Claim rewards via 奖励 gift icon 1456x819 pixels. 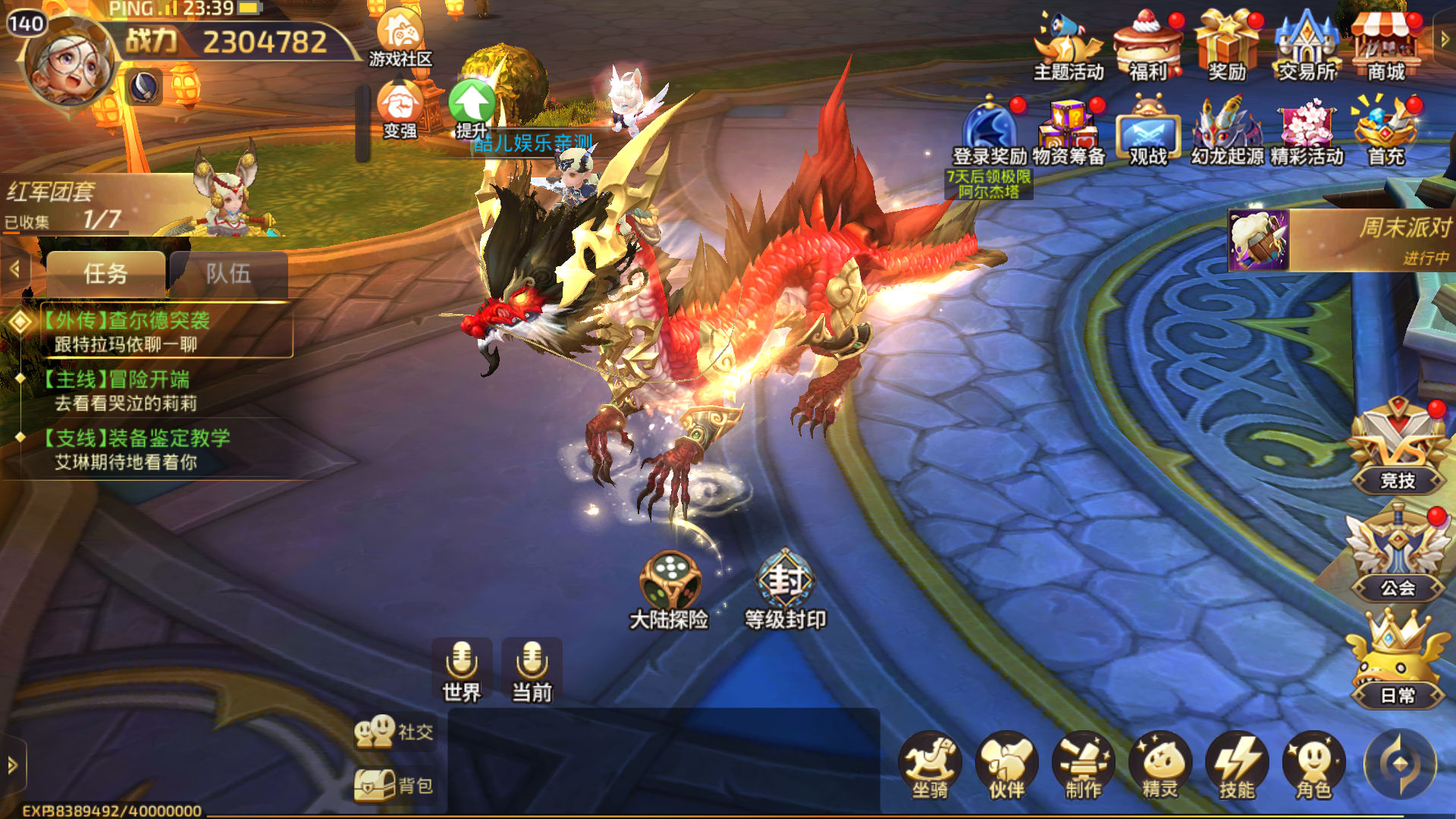click(1226, 45)
